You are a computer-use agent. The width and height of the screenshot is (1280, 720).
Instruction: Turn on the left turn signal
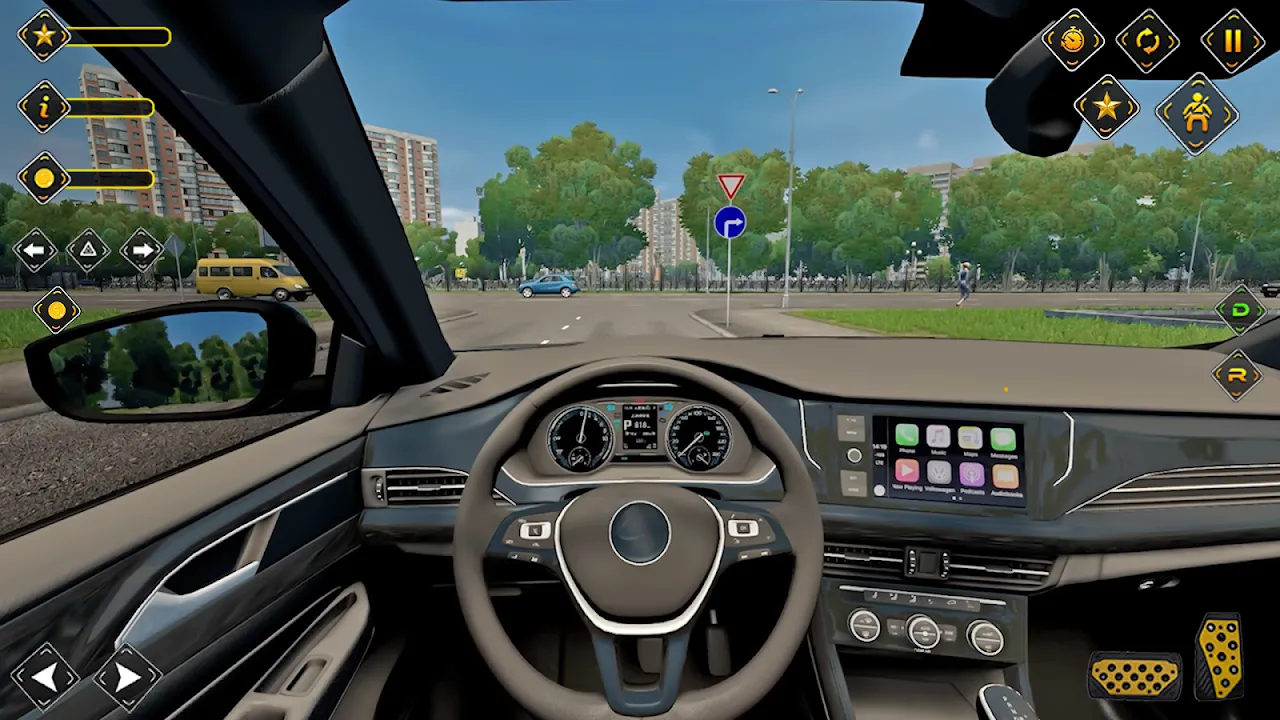(35, 250)
